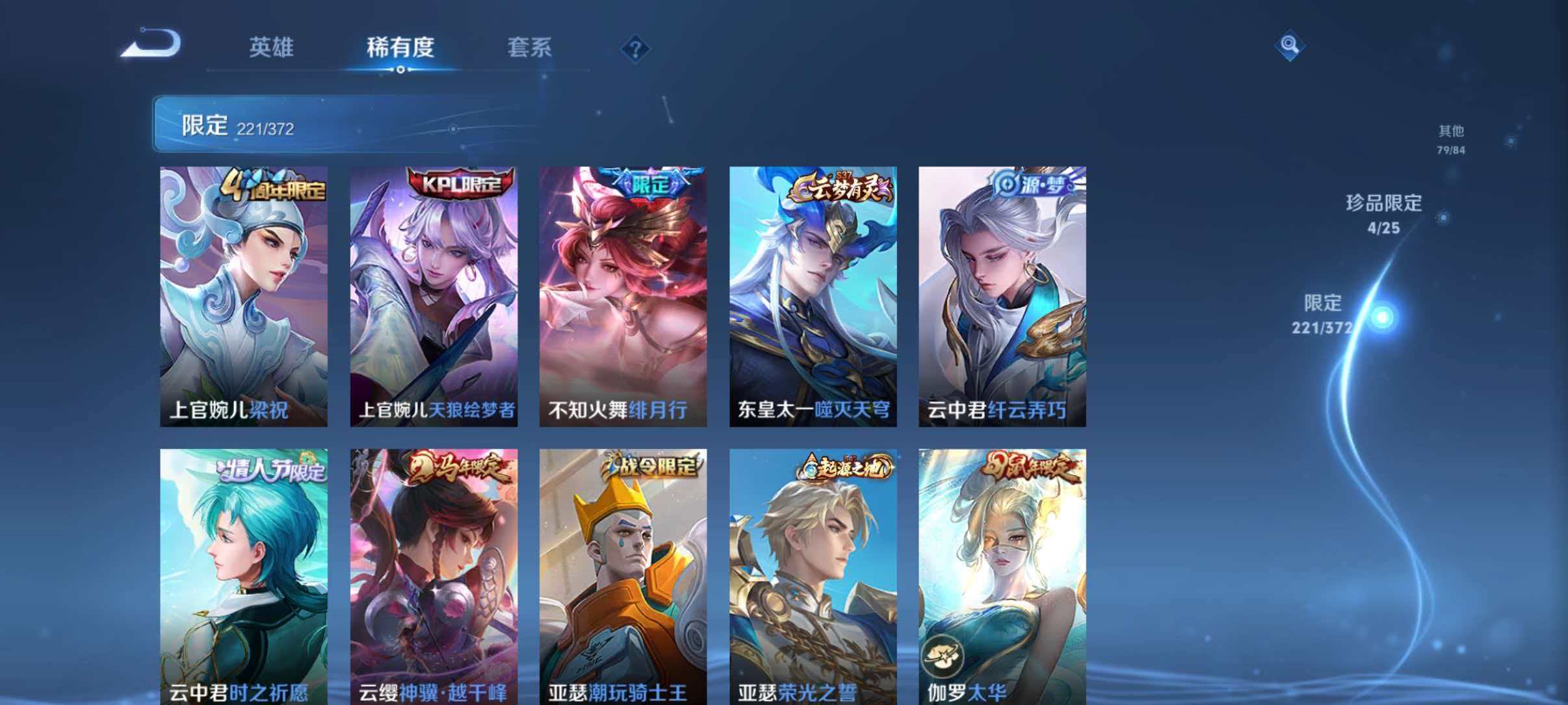Switch to the 英雄 tab
This screenshot has width=1568, height=705.
272,47
